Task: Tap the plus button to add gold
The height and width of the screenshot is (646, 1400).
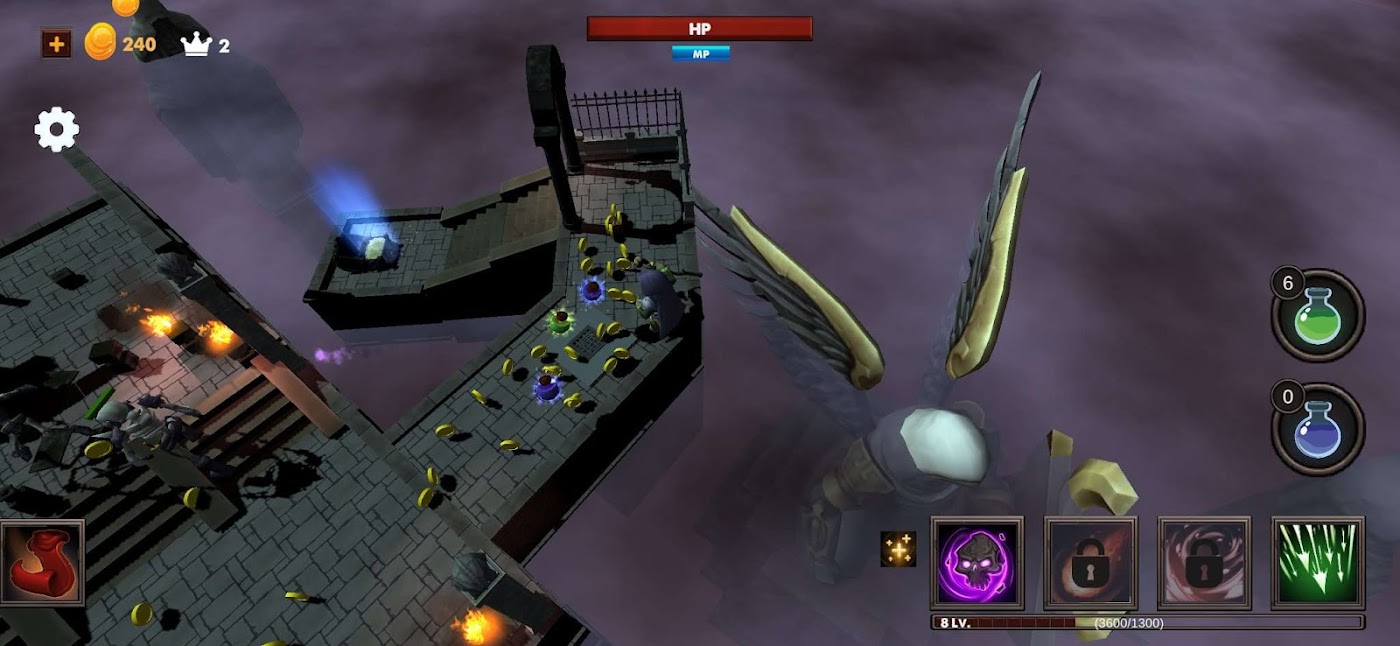Action: [x=56, y=44]
